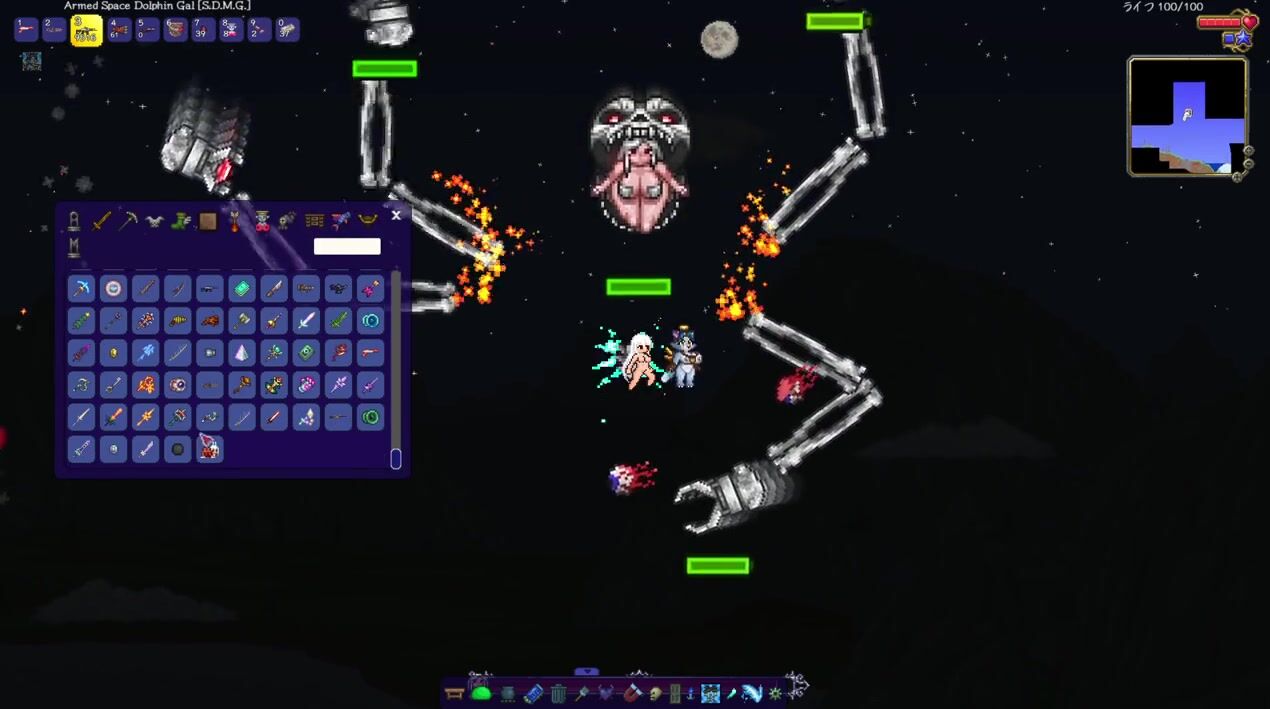
Task: Take the pink guitar item from browser
Action: [370, 289]
